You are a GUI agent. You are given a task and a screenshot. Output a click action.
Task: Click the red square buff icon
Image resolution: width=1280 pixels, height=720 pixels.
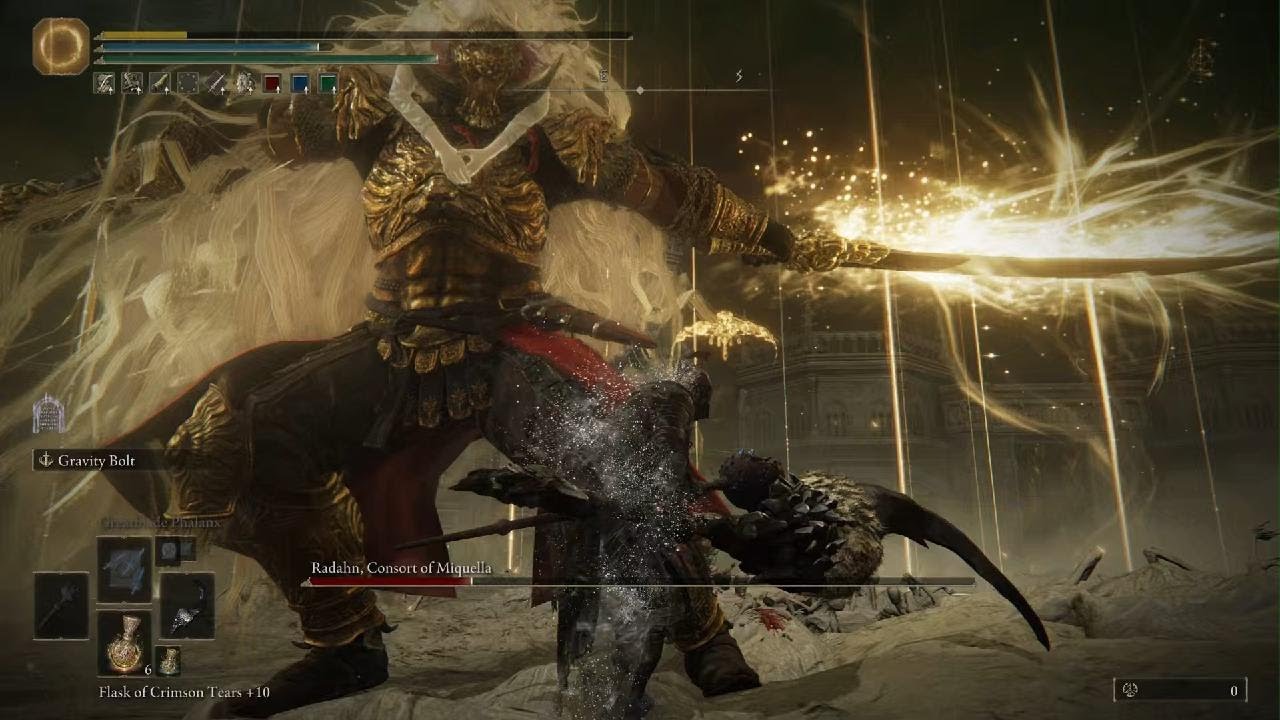(x=272, y=84)
